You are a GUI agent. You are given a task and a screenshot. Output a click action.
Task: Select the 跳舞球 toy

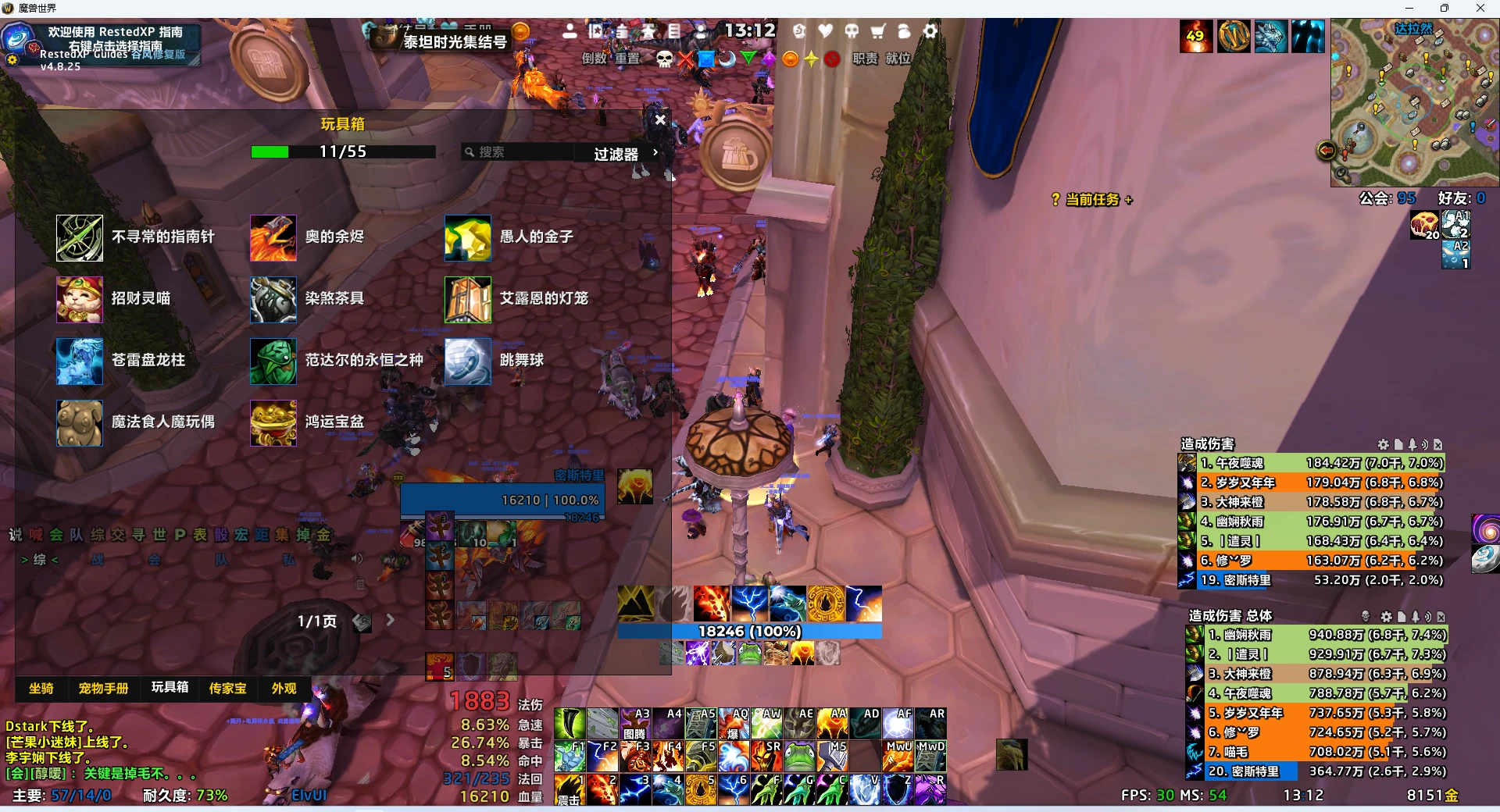[468, 361]
